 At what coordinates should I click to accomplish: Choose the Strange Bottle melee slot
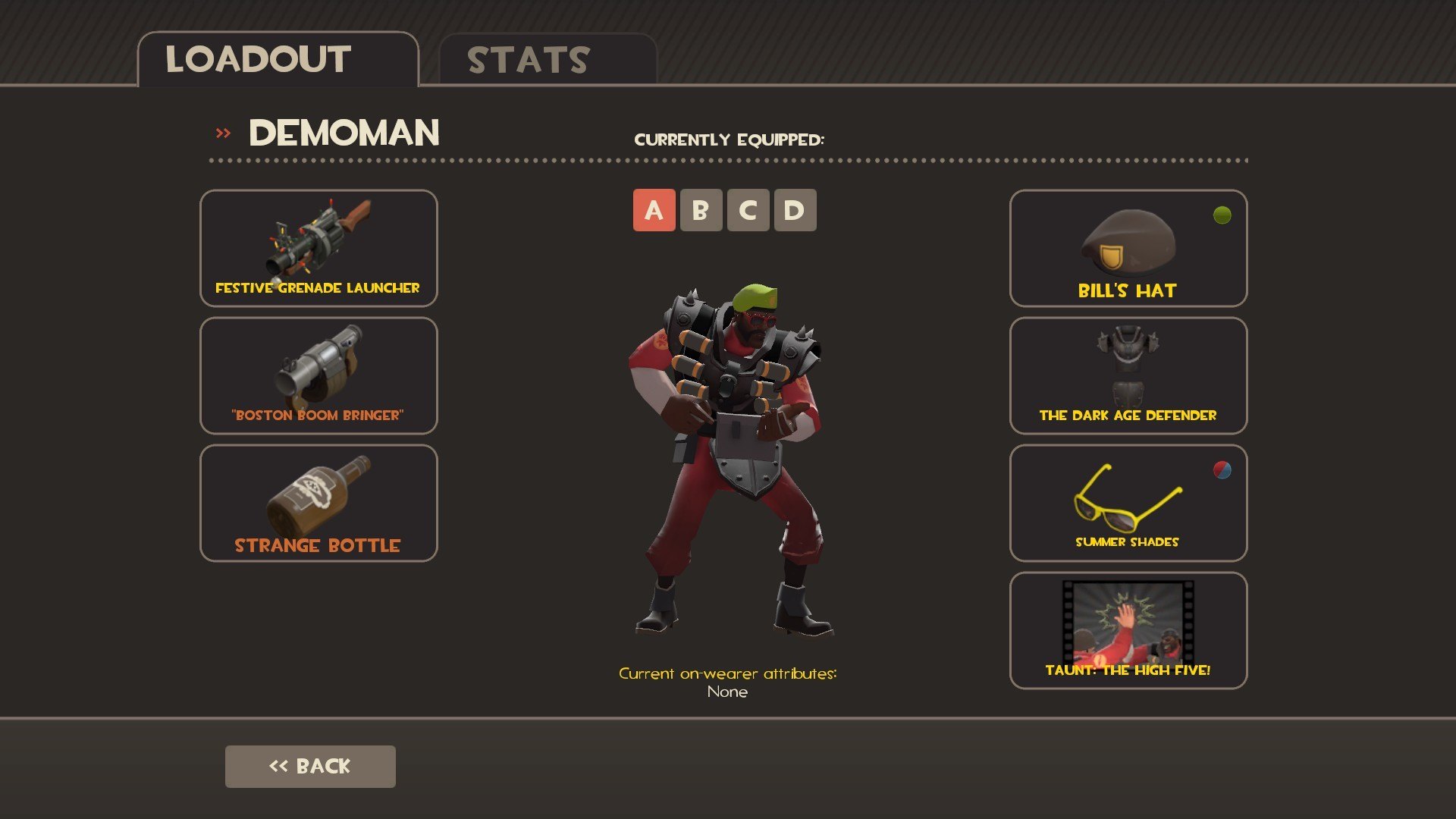coord(318,503)
